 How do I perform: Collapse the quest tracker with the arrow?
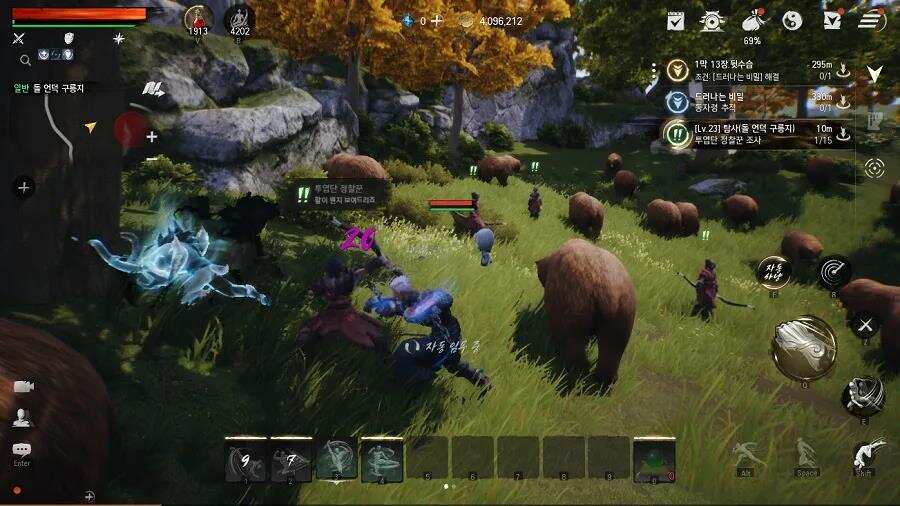pyautogui.click(x=874, y=74)
